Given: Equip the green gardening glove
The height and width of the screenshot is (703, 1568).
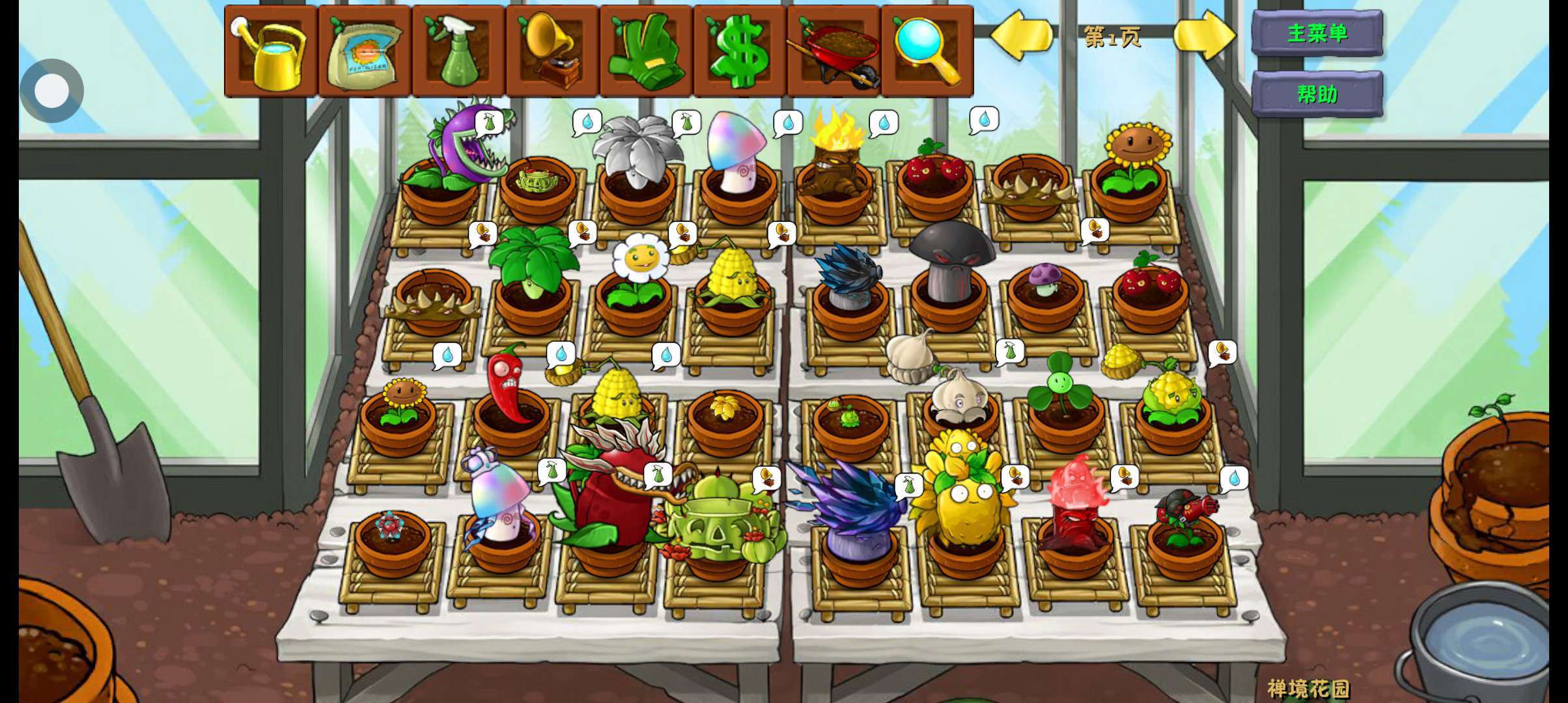Looking at the screenshot, I should [646, 51].
